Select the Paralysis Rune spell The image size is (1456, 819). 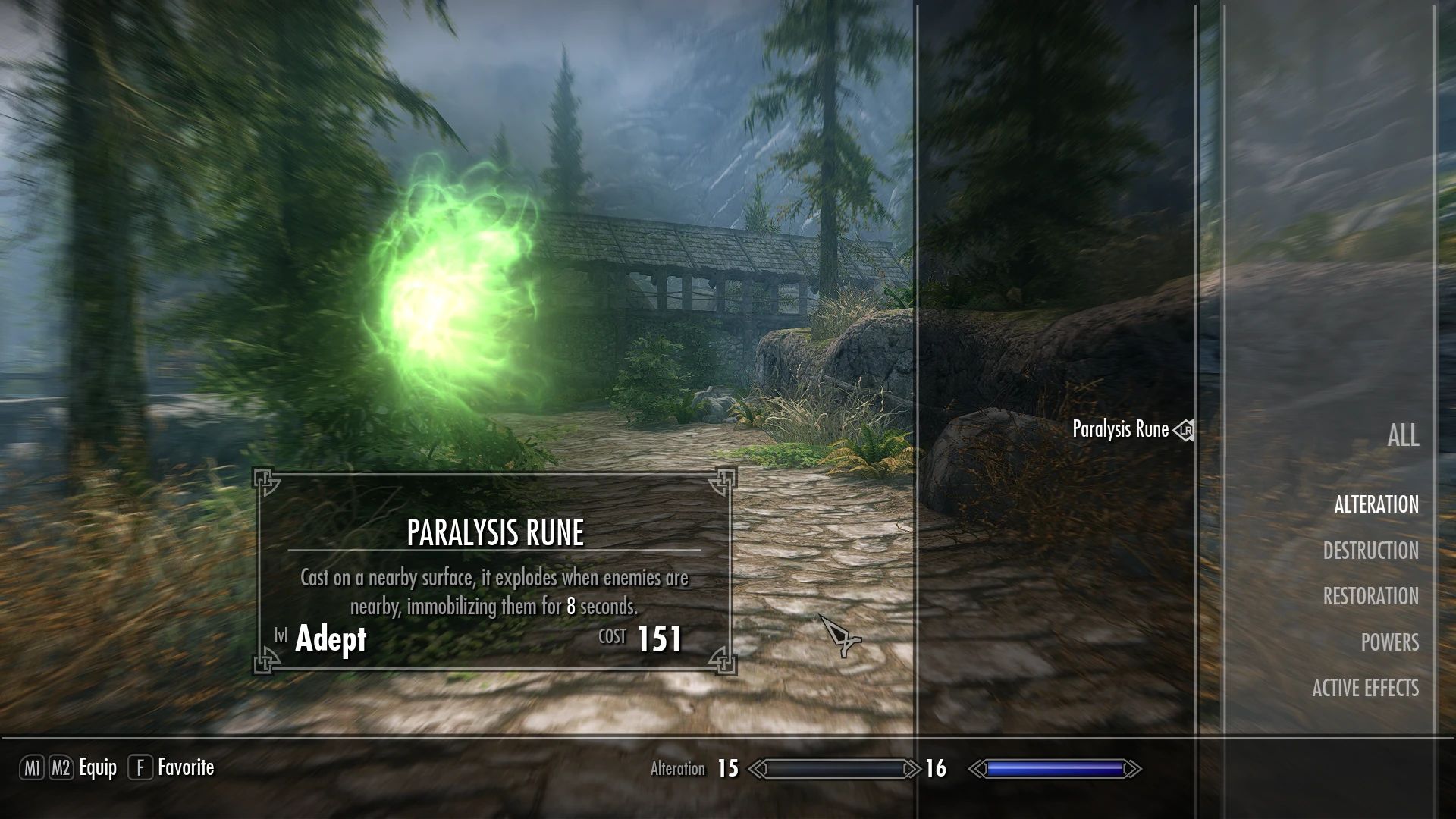(1119, 430)
